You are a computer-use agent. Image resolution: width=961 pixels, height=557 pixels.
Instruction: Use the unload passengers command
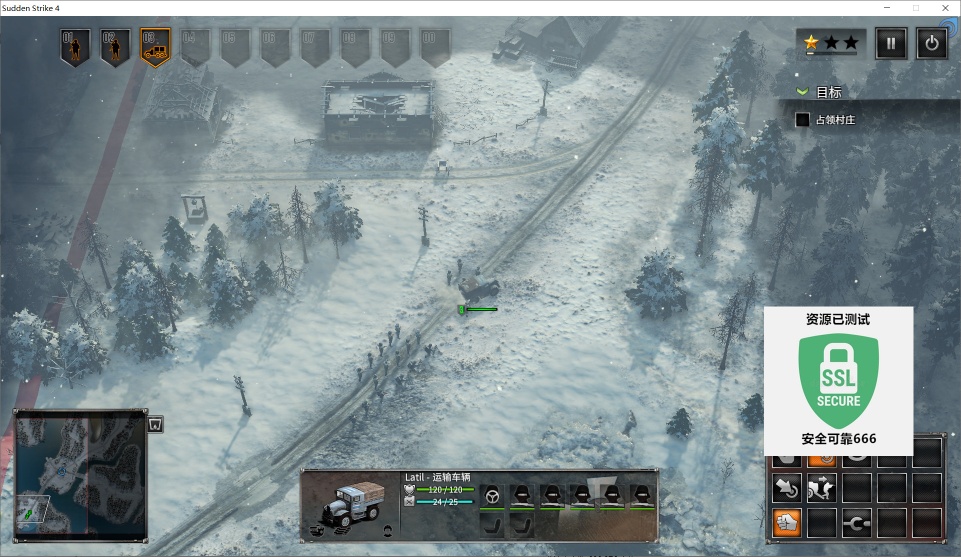click(821, 489)
